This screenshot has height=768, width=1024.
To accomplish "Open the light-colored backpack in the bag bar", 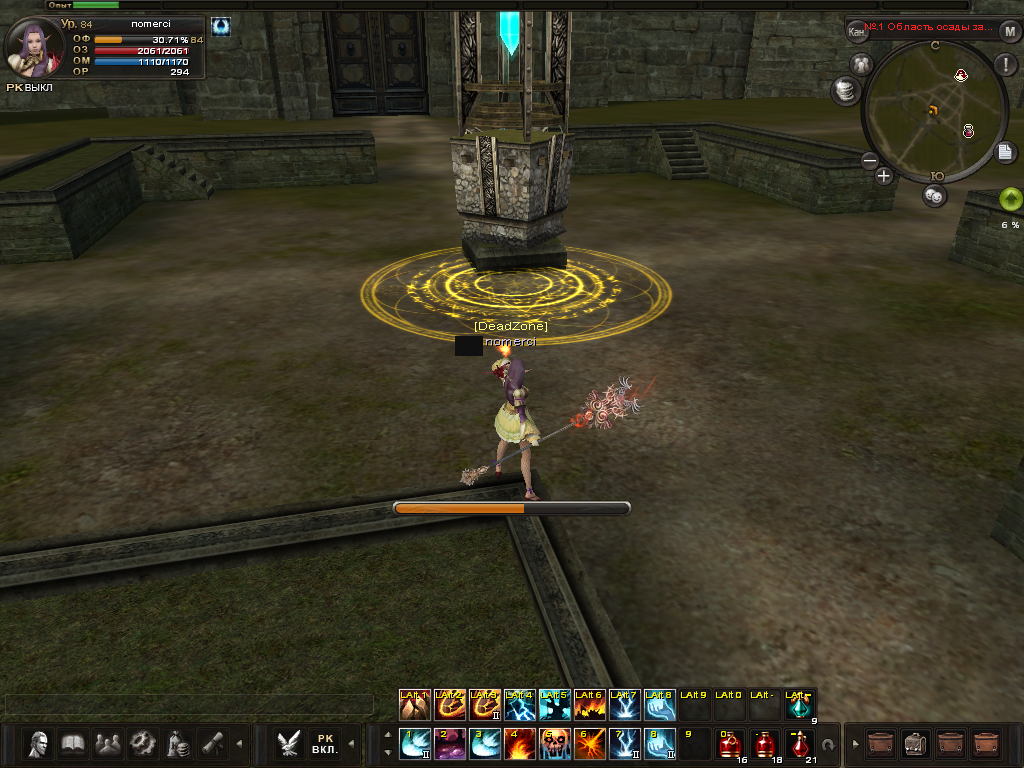I will (x=915, y=743).
